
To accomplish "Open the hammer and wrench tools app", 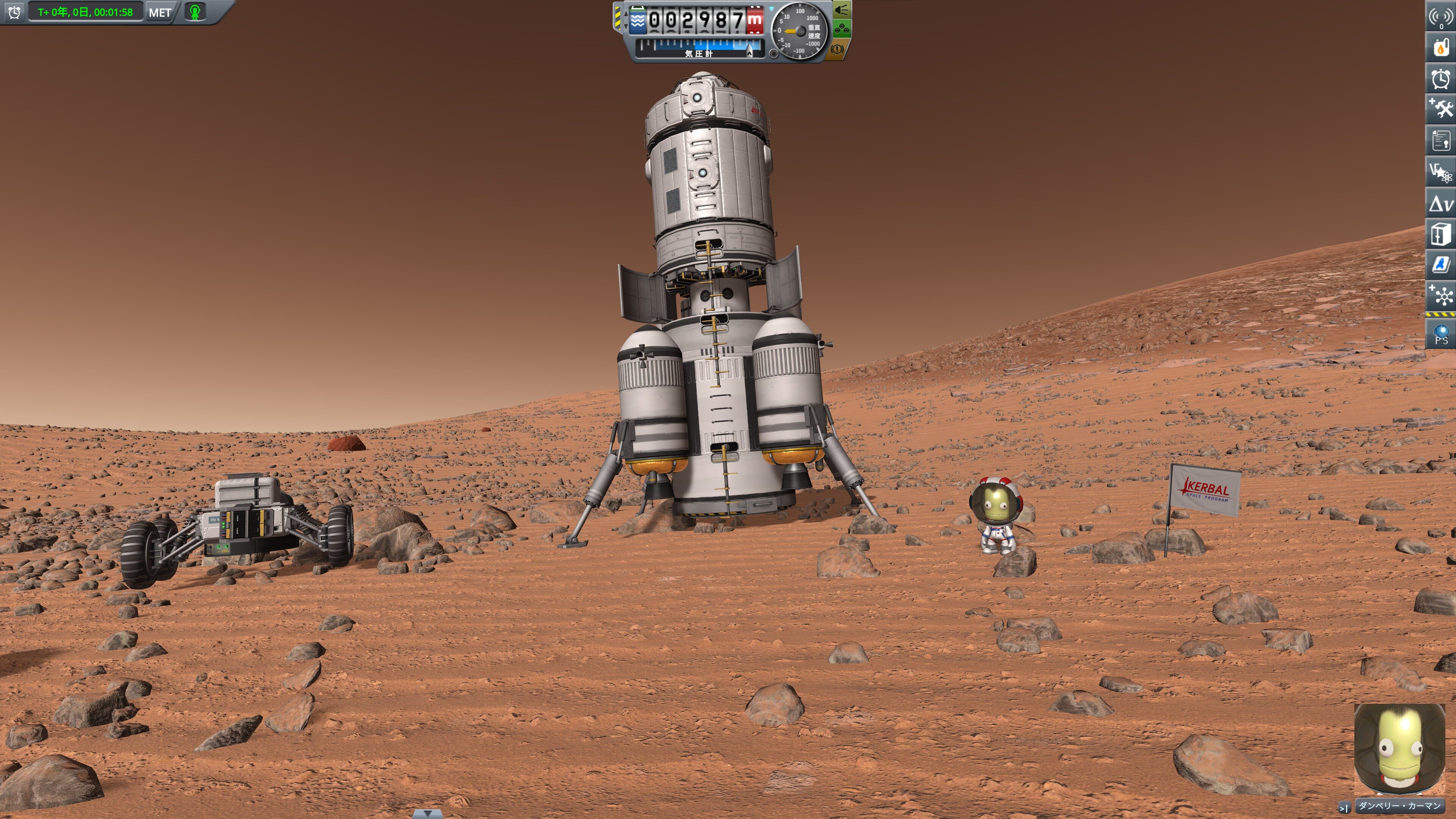I will tap(1441, 109).
